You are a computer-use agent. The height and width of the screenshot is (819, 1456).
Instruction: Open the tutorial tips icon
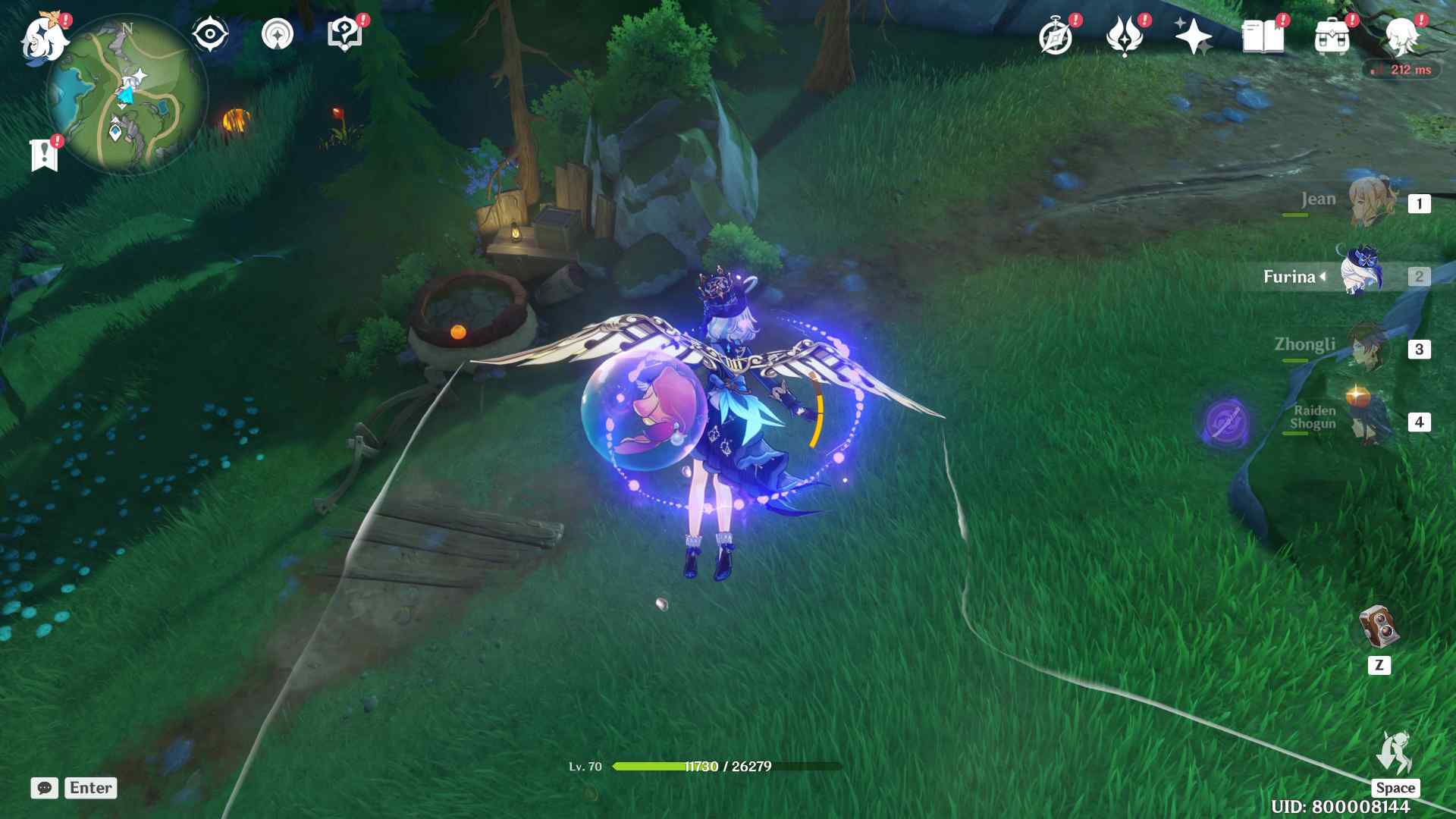coord(344,35)
